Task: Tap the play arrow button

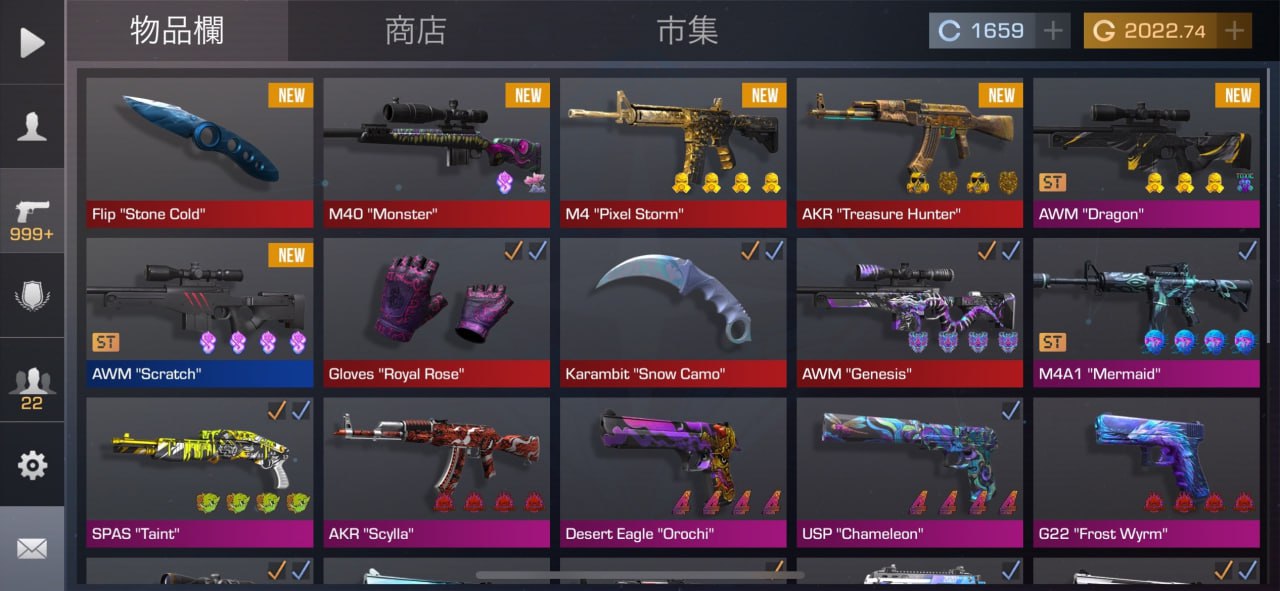Action: tap(32, 42)
